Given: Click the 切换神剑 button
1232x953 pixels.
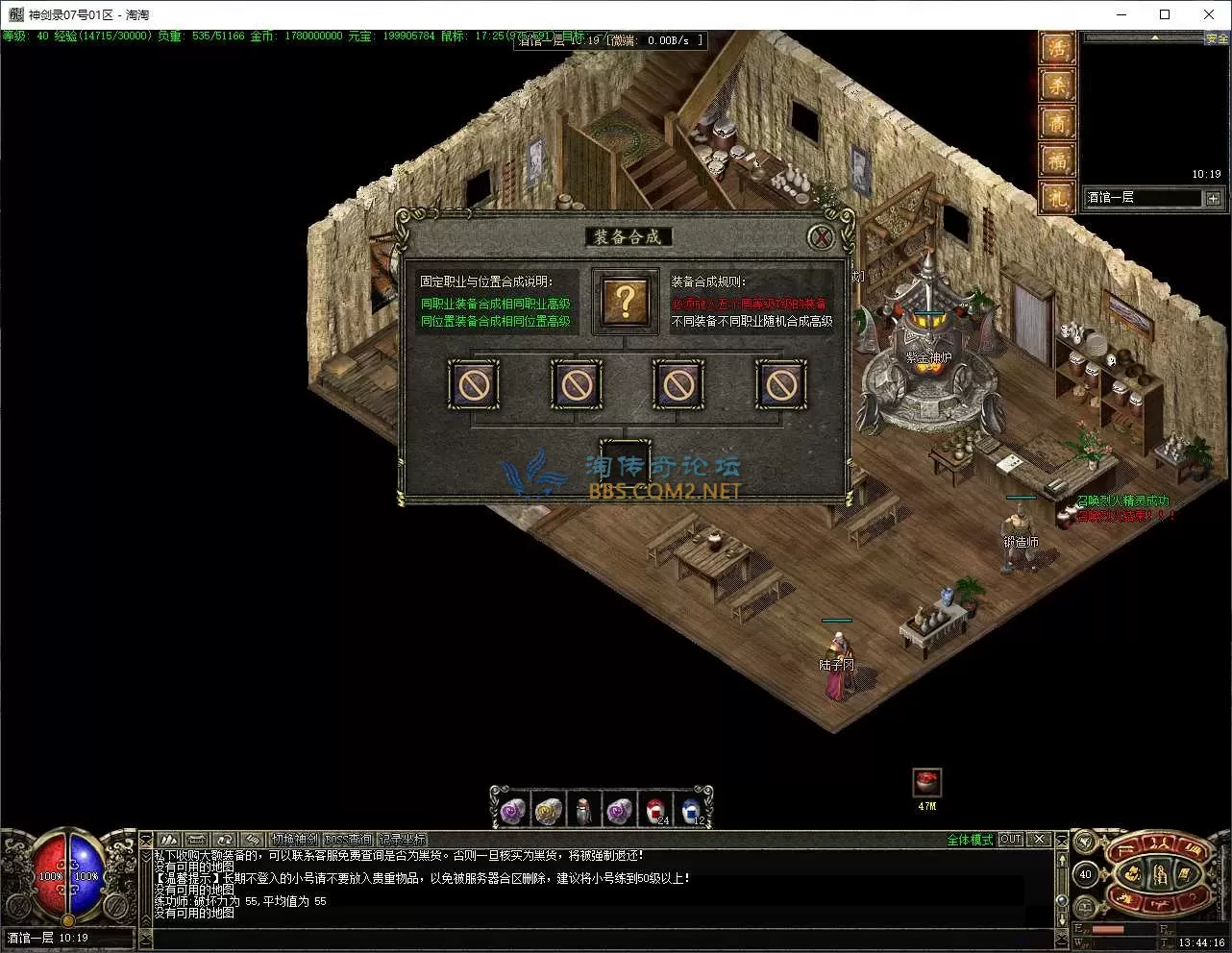Looking at the screenshot, I should 293,840.
